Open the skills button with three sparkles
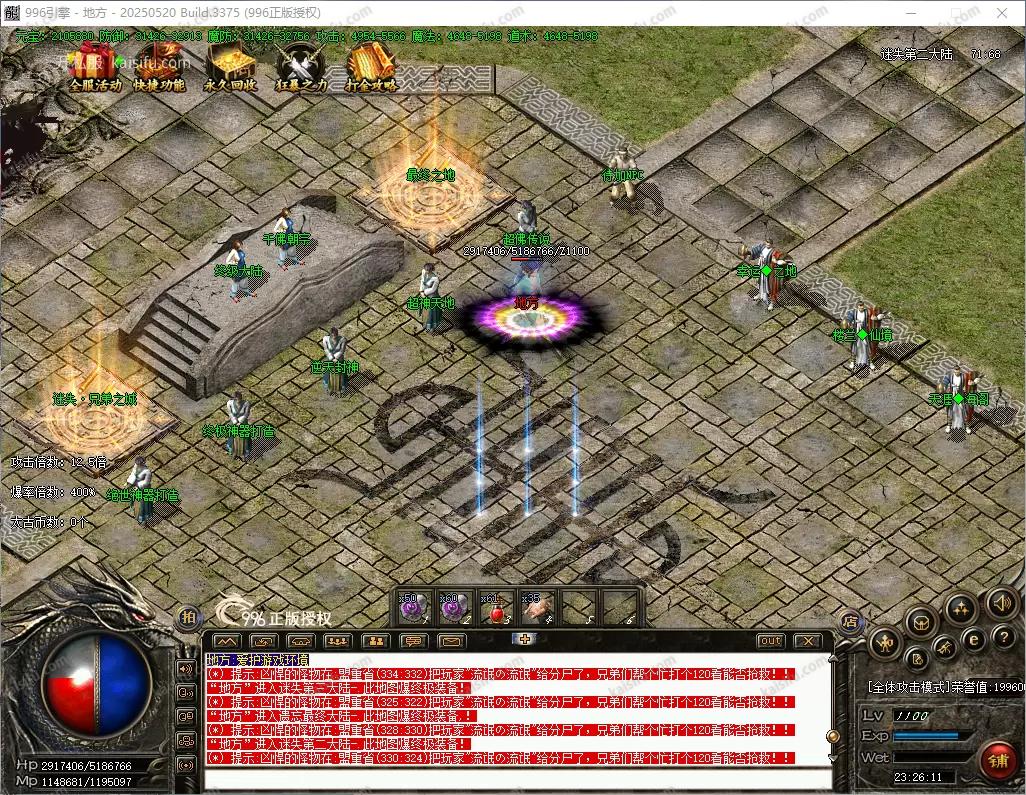The width and height of the screenshot is (1026, 795). pos(961,607)
